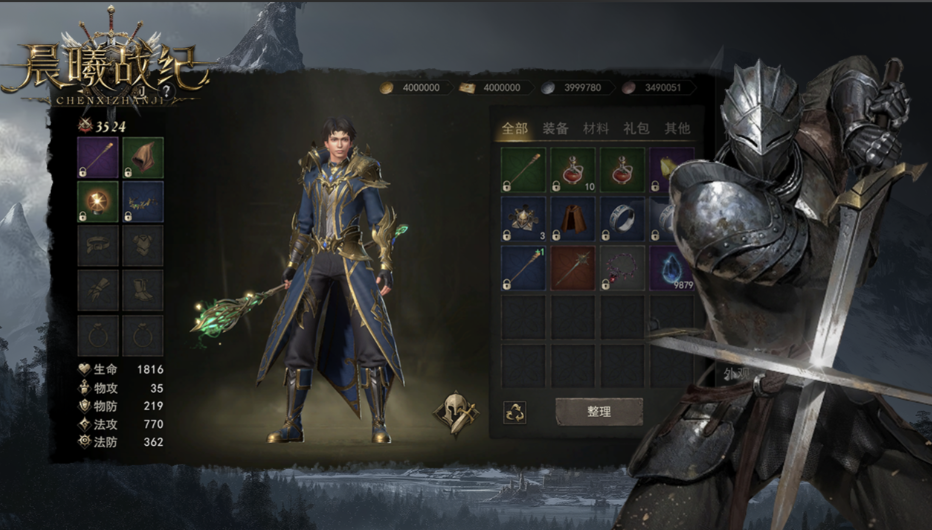
Task: Click the question mark help icon
Action: 165,88
